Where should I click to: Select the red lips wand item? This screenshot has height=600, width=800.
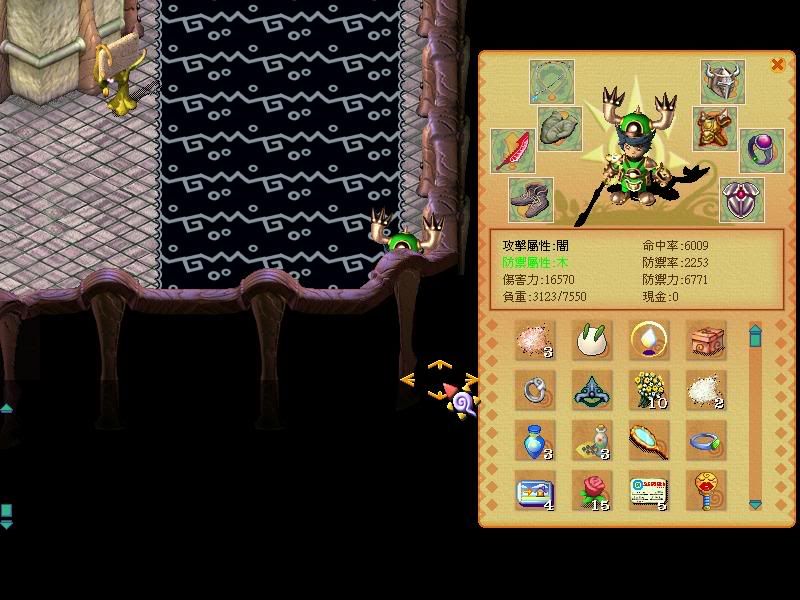click(x=706, y=490)
